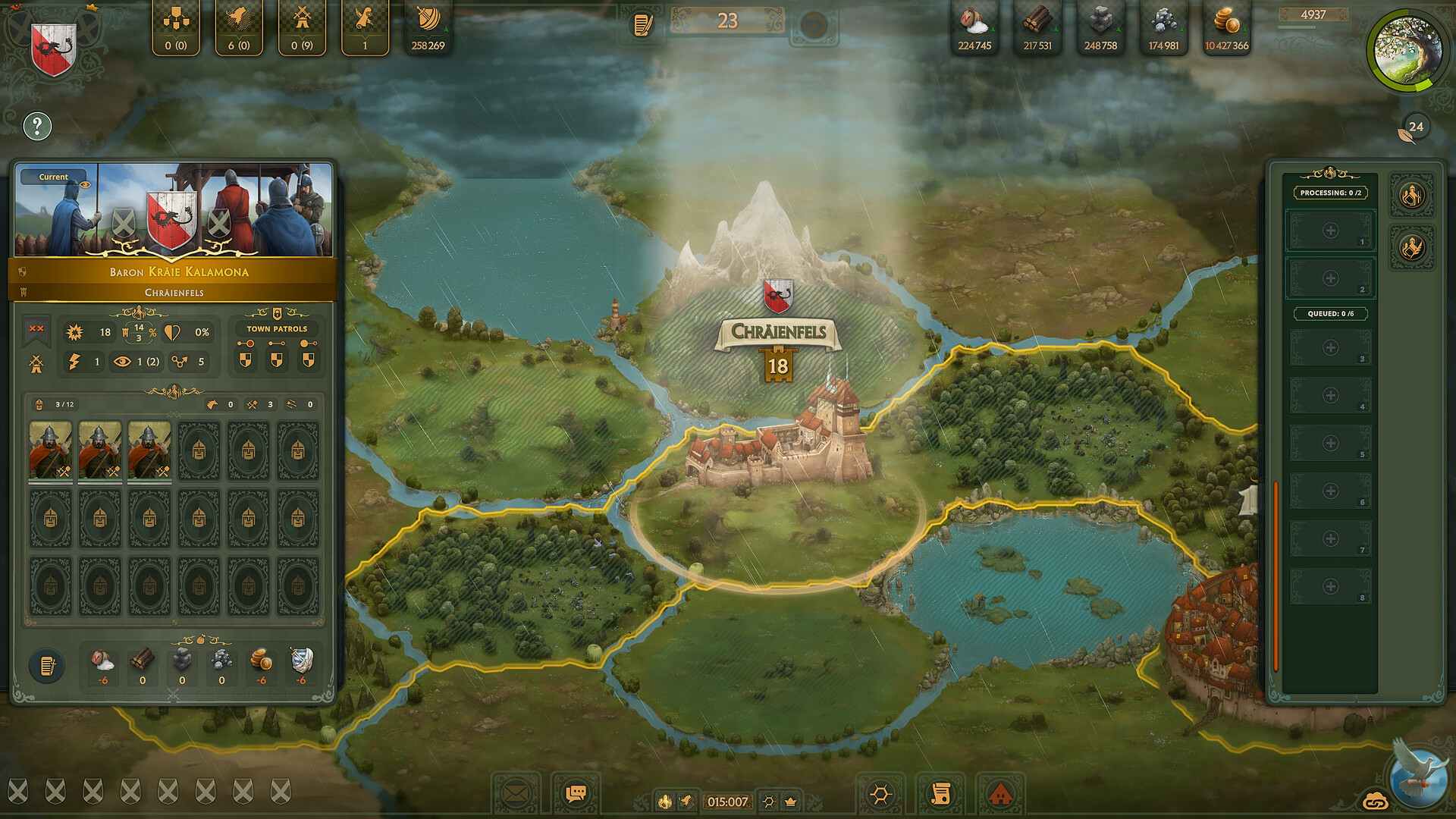Open the chat speech bubbles button
The width and height of the screenshot is (1456, 819).
pos(576,794)
